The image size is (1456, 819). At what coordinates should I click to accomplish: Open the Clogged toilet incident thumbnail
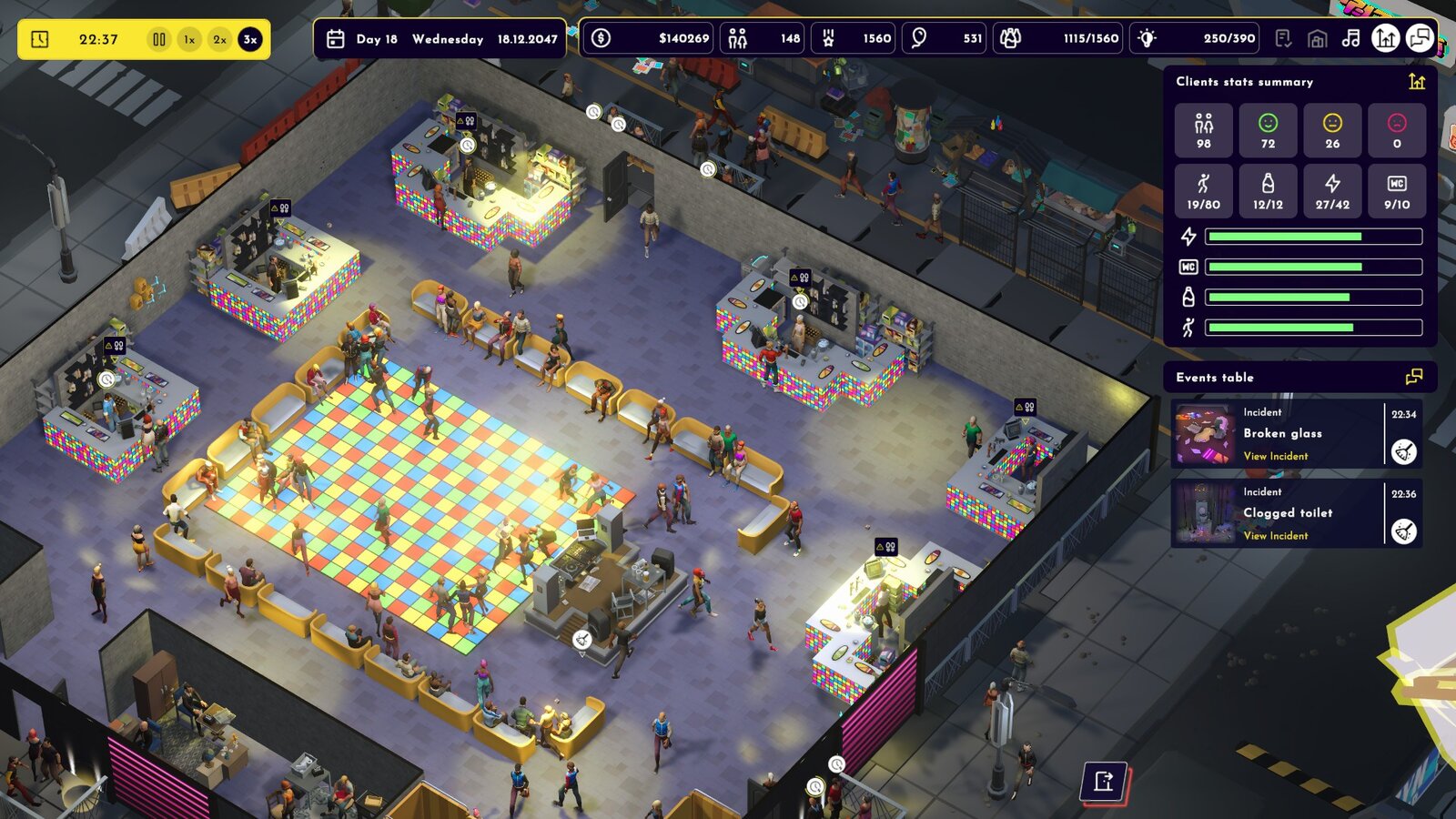1203,514
